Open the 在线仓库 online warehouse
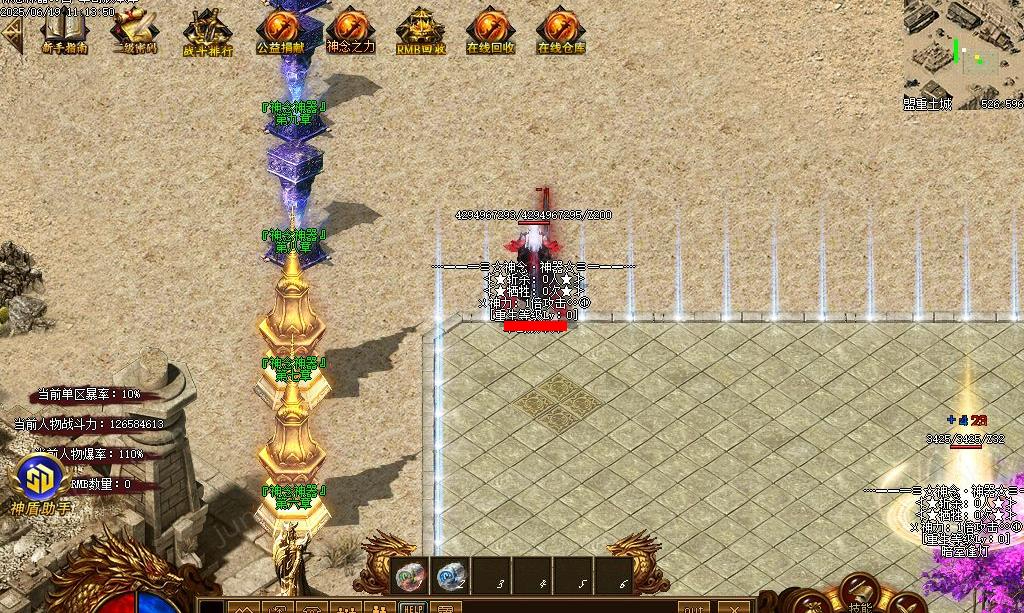 (561, 28)
